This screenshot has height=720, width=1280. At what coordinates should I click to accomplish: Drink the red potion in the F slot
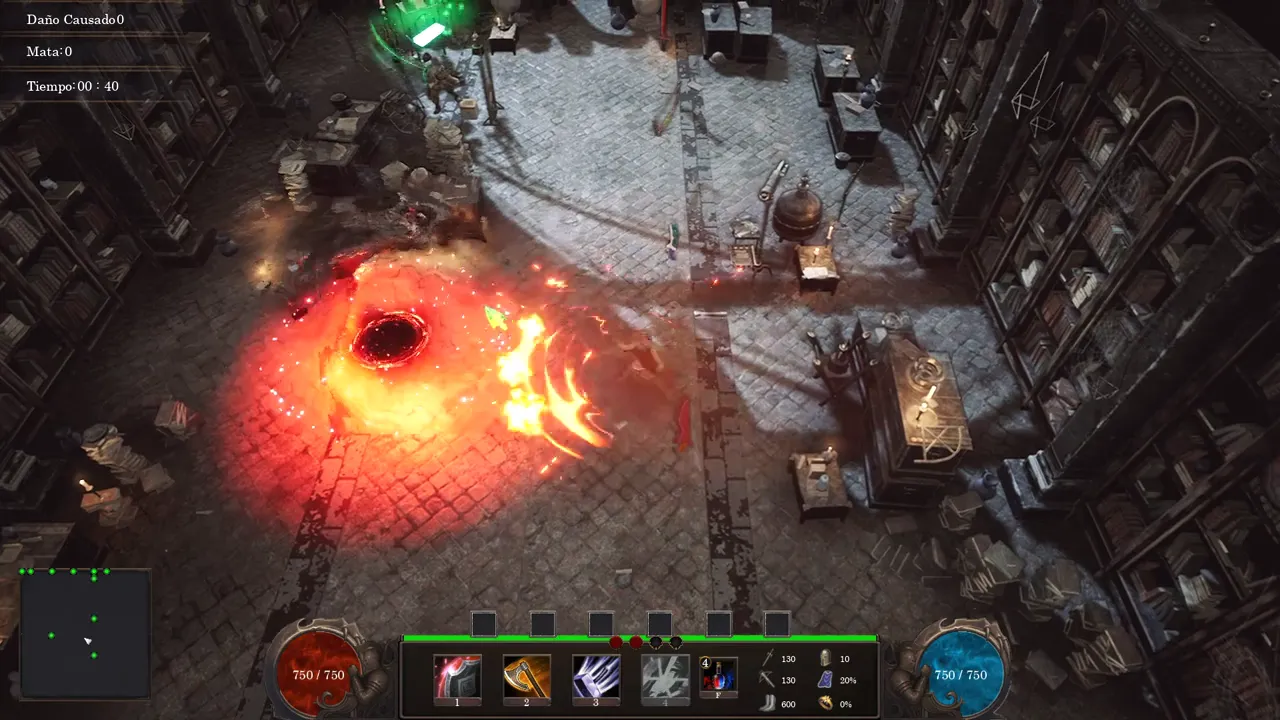pos(719,677)
